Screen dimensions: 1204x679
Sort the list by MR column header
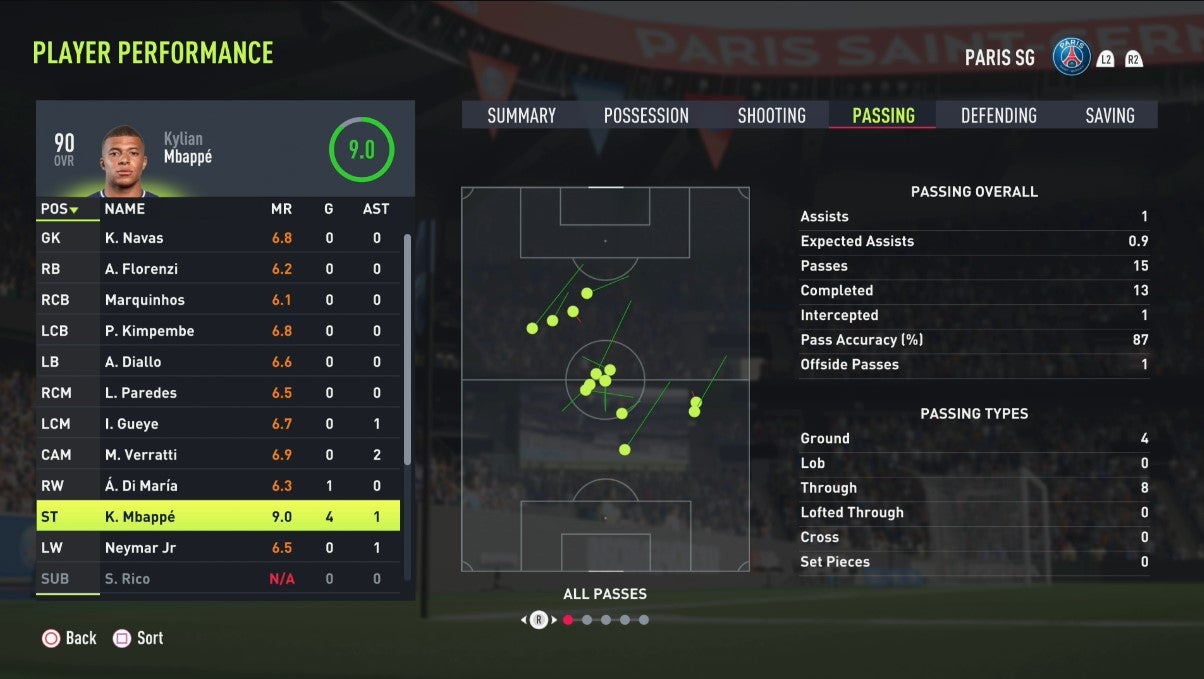tap(281, 209)
